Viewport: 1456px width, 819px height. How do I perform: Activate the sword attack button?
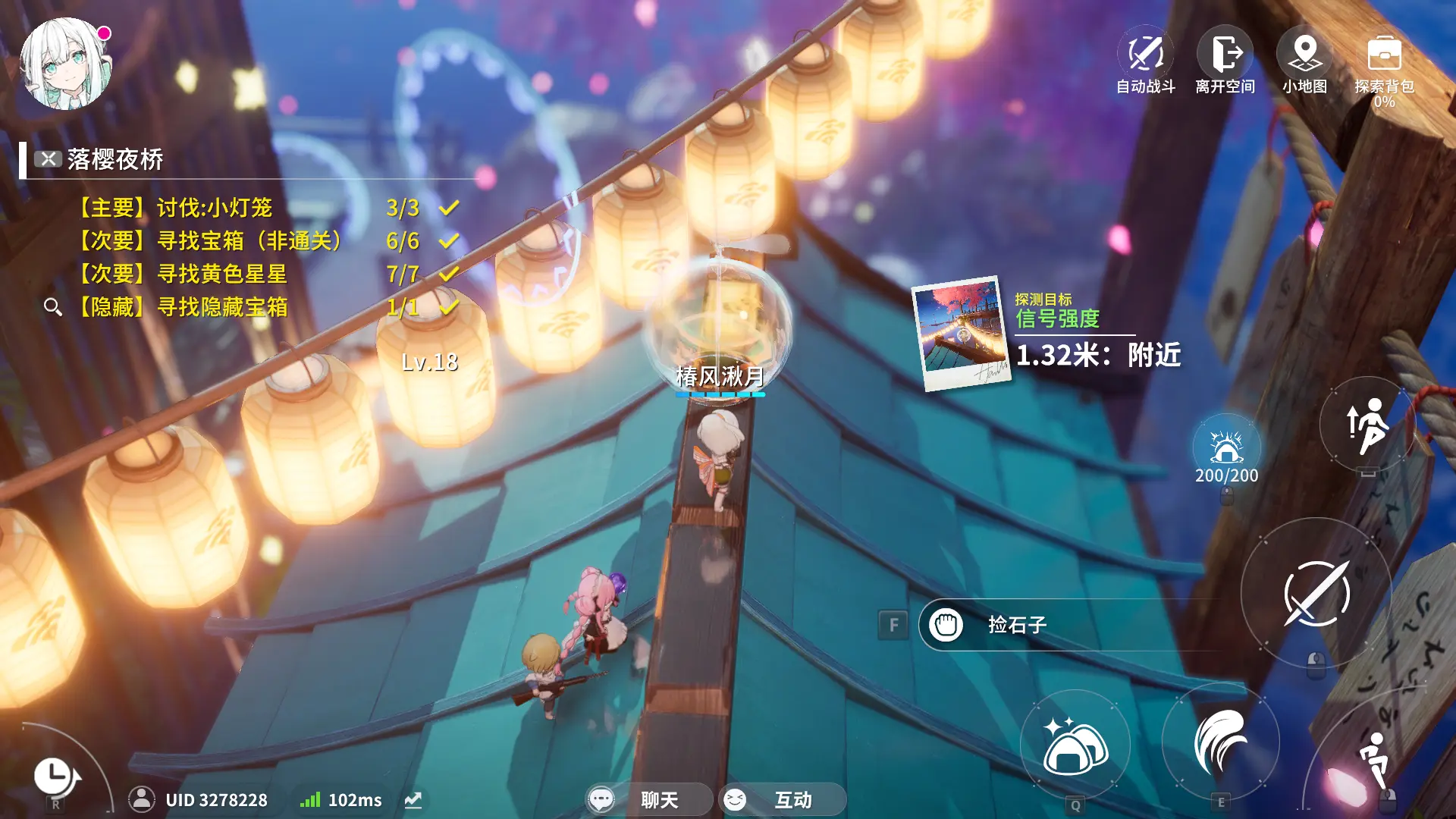[1316, 594]
